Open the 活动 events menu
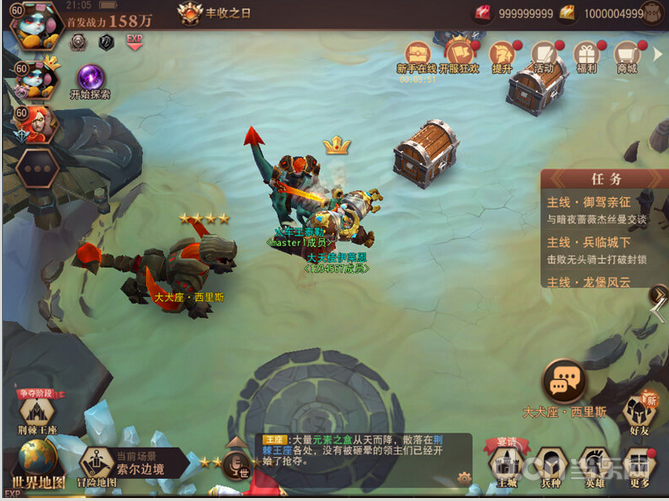The image size is (669, 501). click(x=543, y=56)
